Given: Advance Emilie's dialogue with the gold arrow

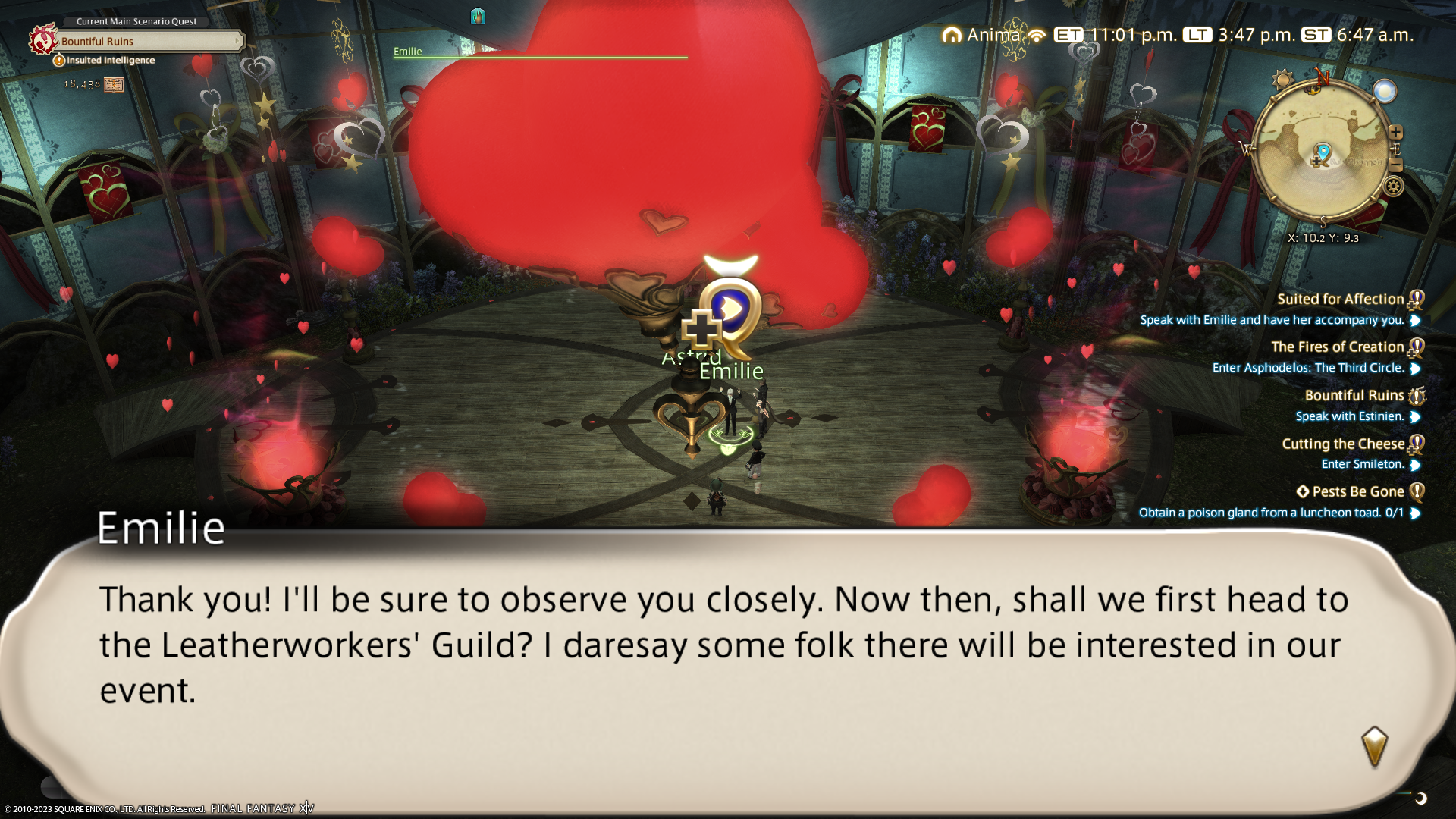Looking at the screenshot, I should [1374, 746].
